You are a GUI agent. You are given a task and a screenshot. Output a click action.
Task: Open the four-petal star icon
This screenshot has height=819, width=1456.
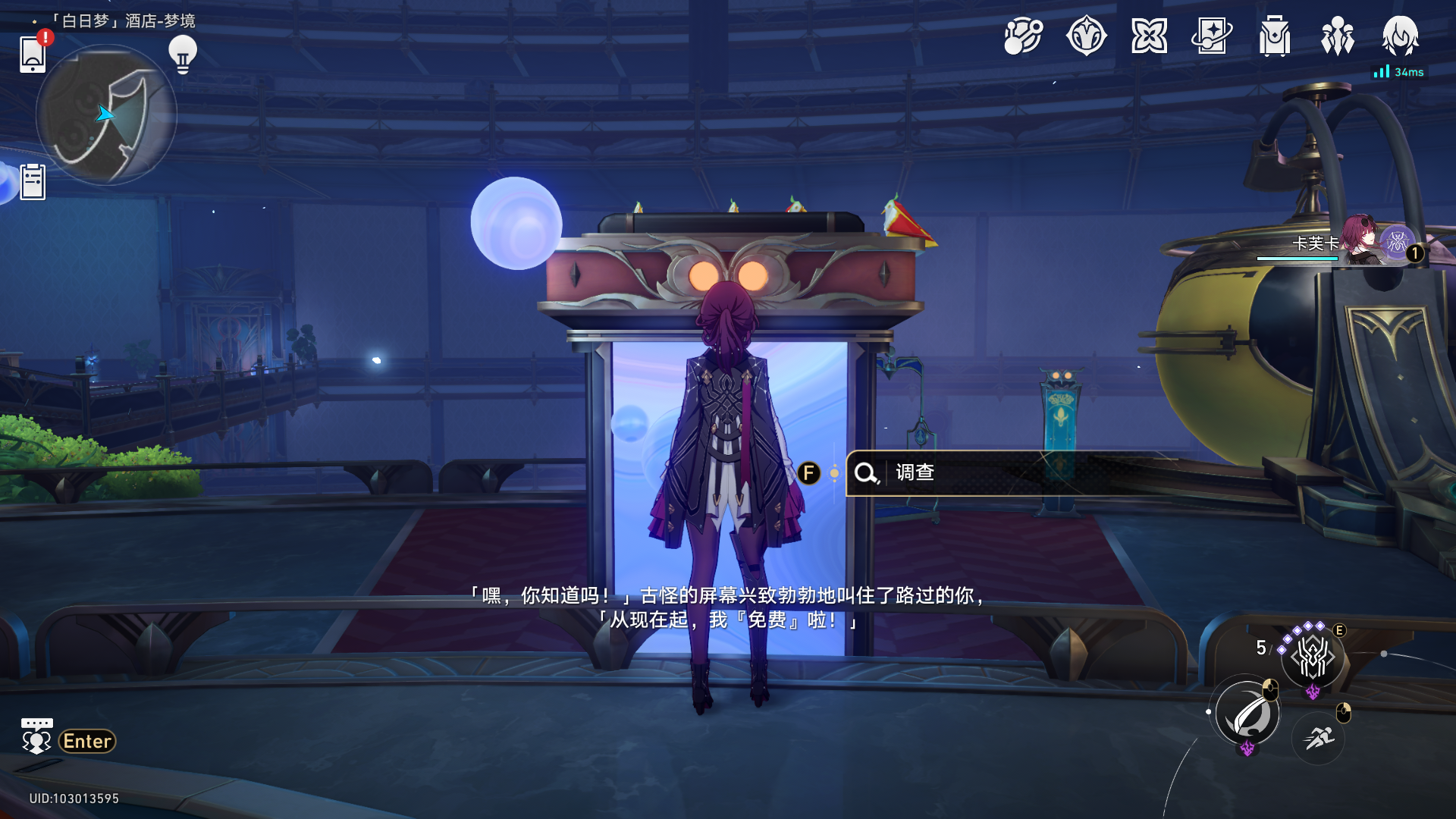point(1149,36)
